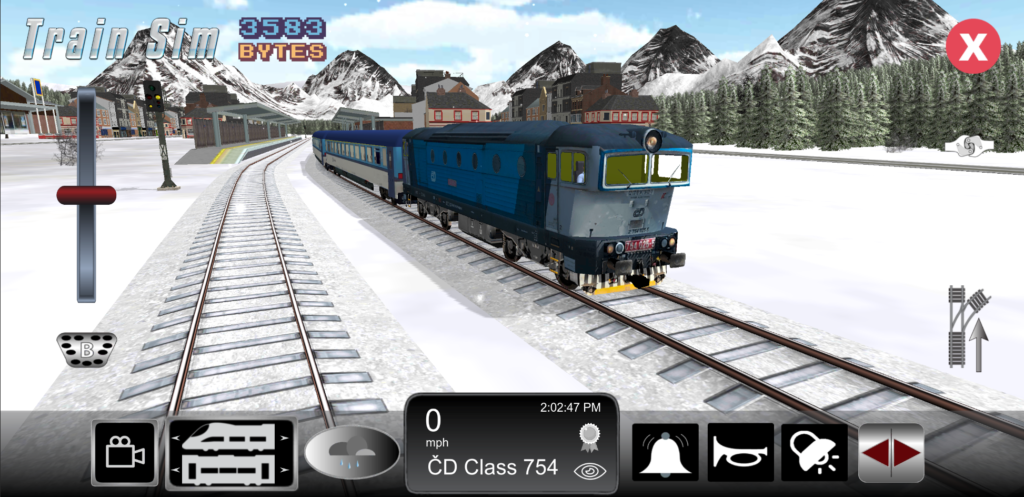Image resolution: width=1024 pixels, height=497 pixels.
Task: Open the train selection button
Action: [x=232, y=453]
